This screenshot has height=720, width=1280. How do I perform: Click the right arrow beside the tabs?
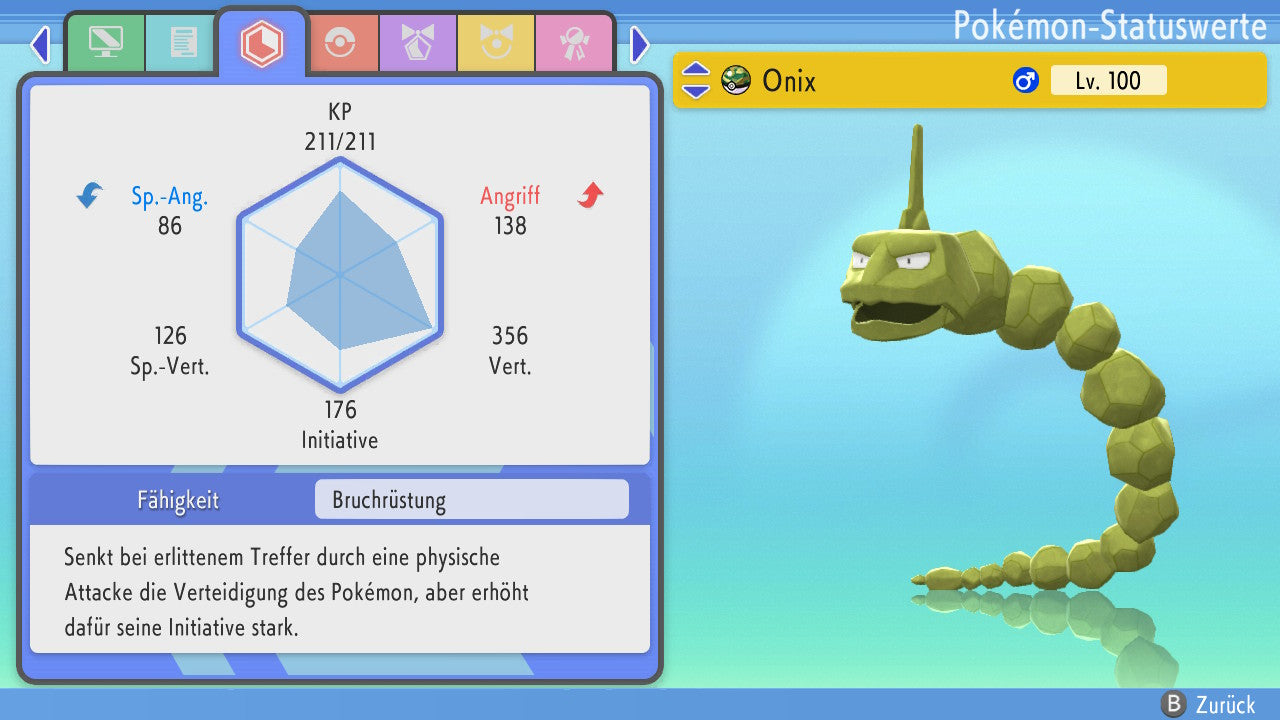point(640,44)
